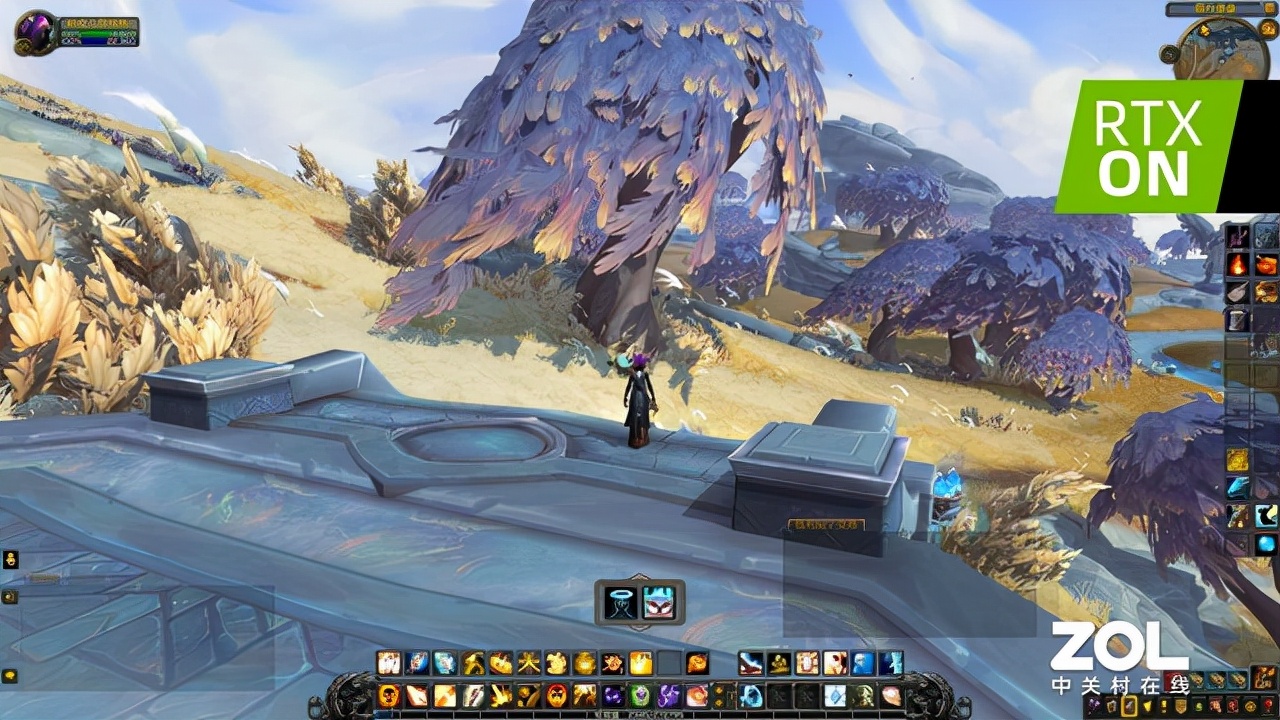This screenshot has height=720, width=1280.
Task: Open the bottom chat bubble button on left edge
Action: point(10,676)
